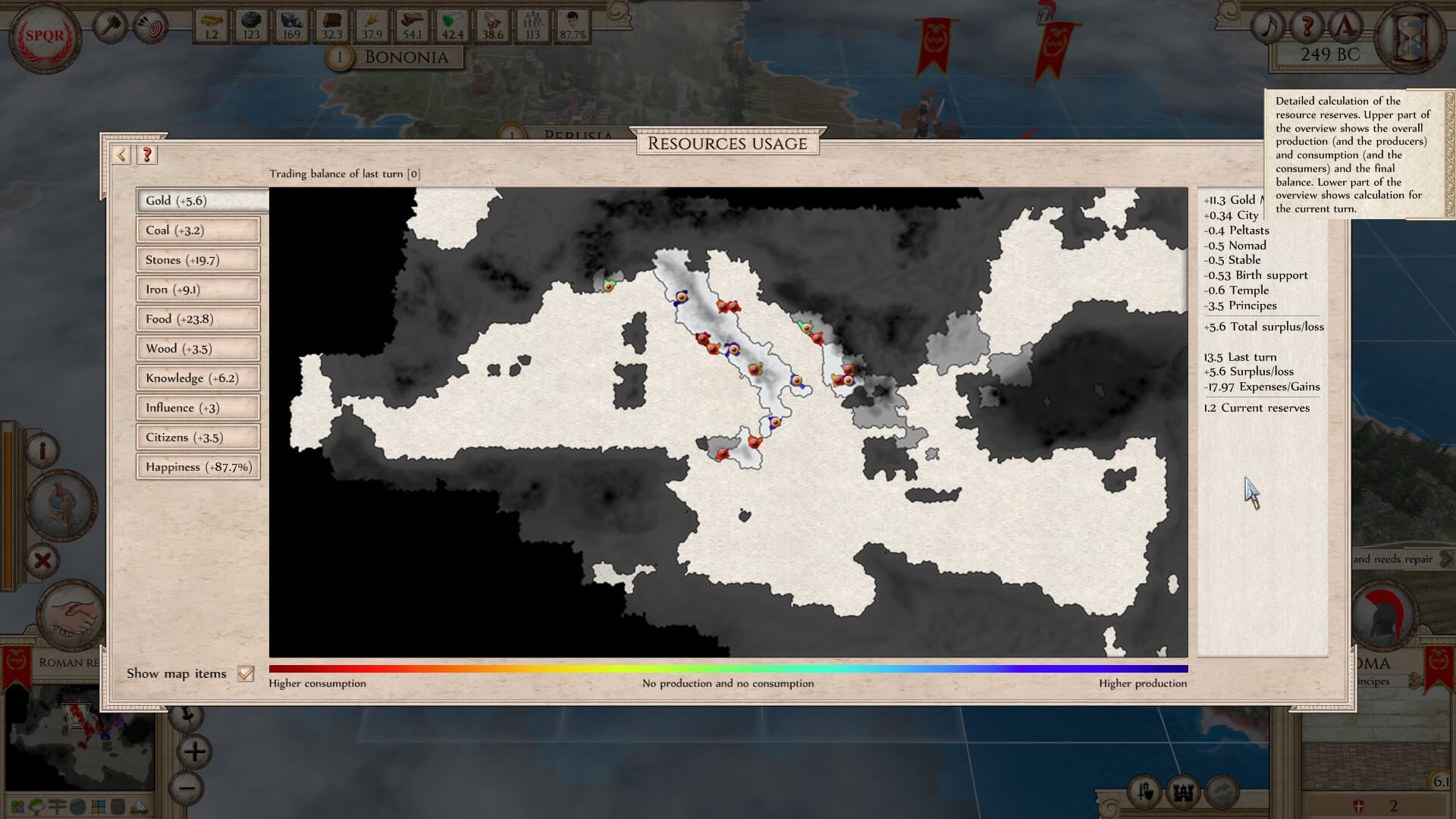Switch to the Coal resource tab

pyautogui.click(x=198, y=231)
